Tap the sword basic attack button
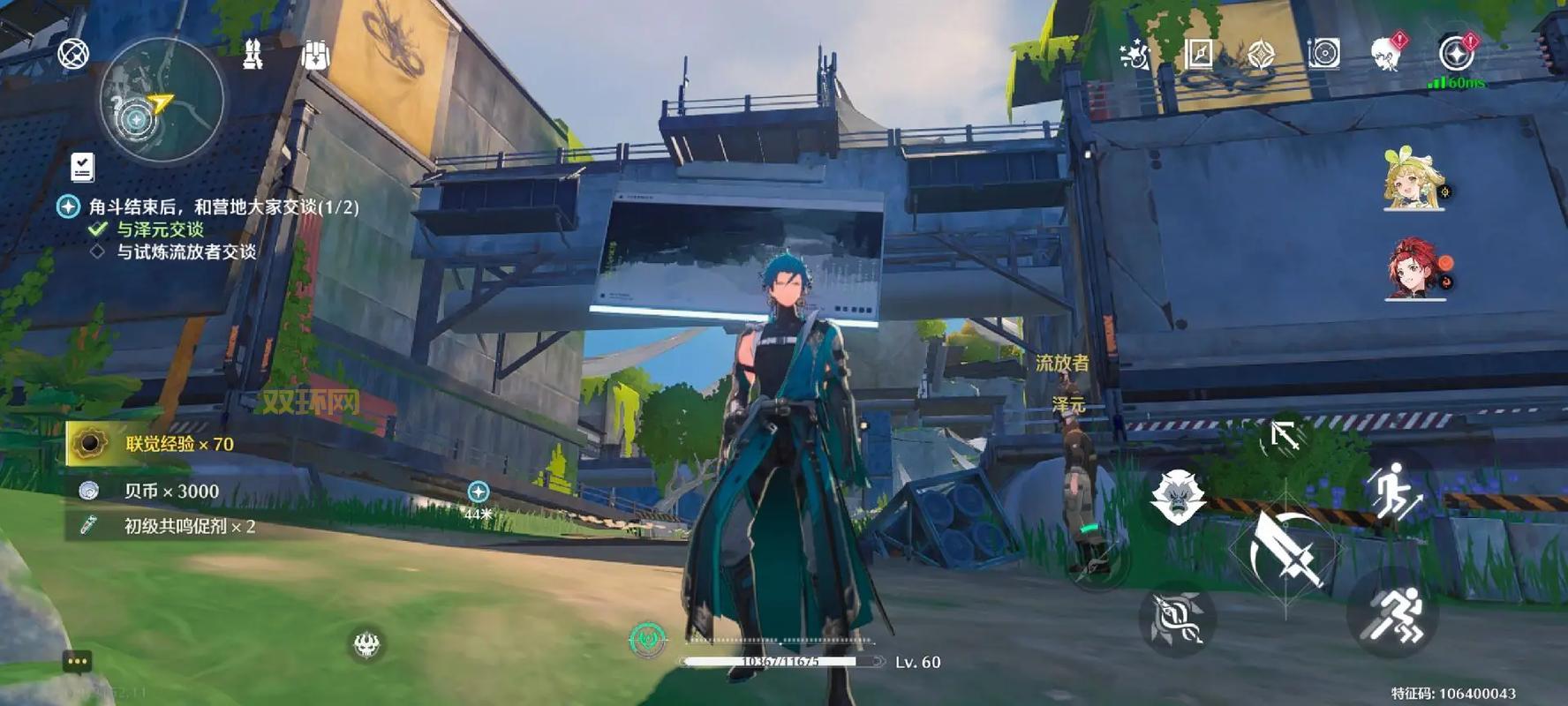Viewport: 1568px width, 706px height. click(x=1285, y=549)
